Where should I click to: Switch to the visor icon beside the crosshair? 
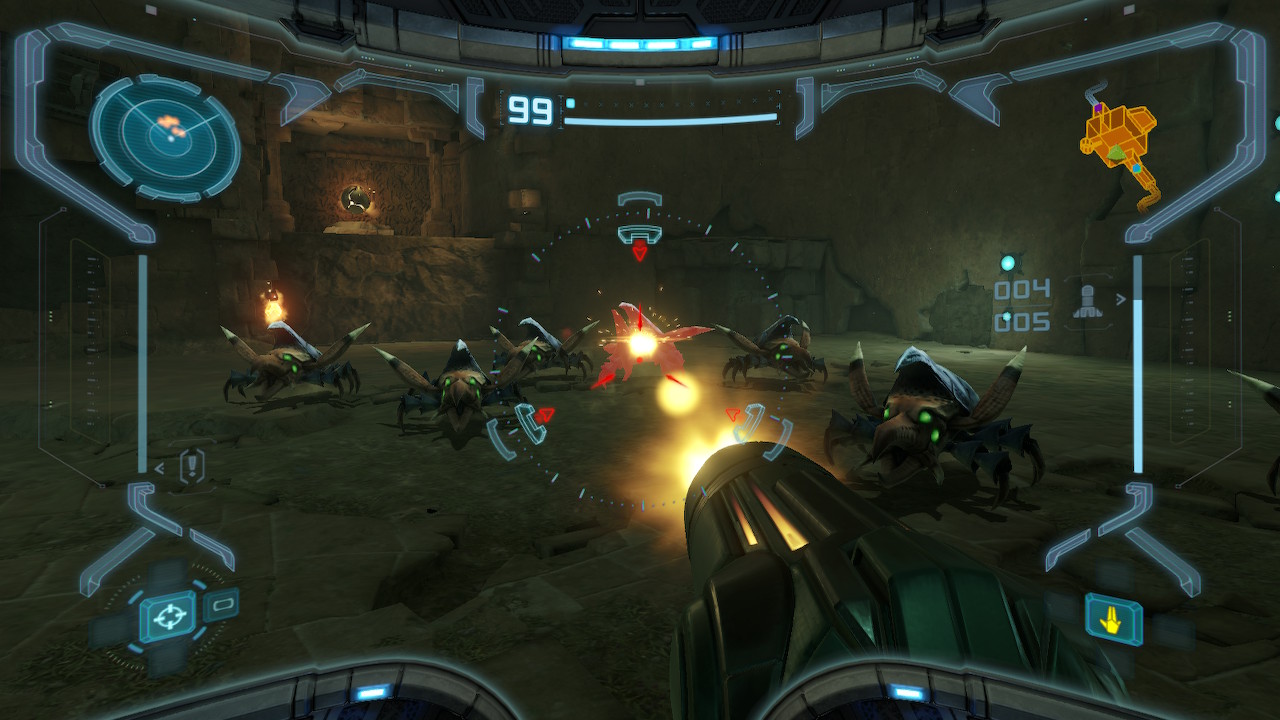(x=222, y=604)
